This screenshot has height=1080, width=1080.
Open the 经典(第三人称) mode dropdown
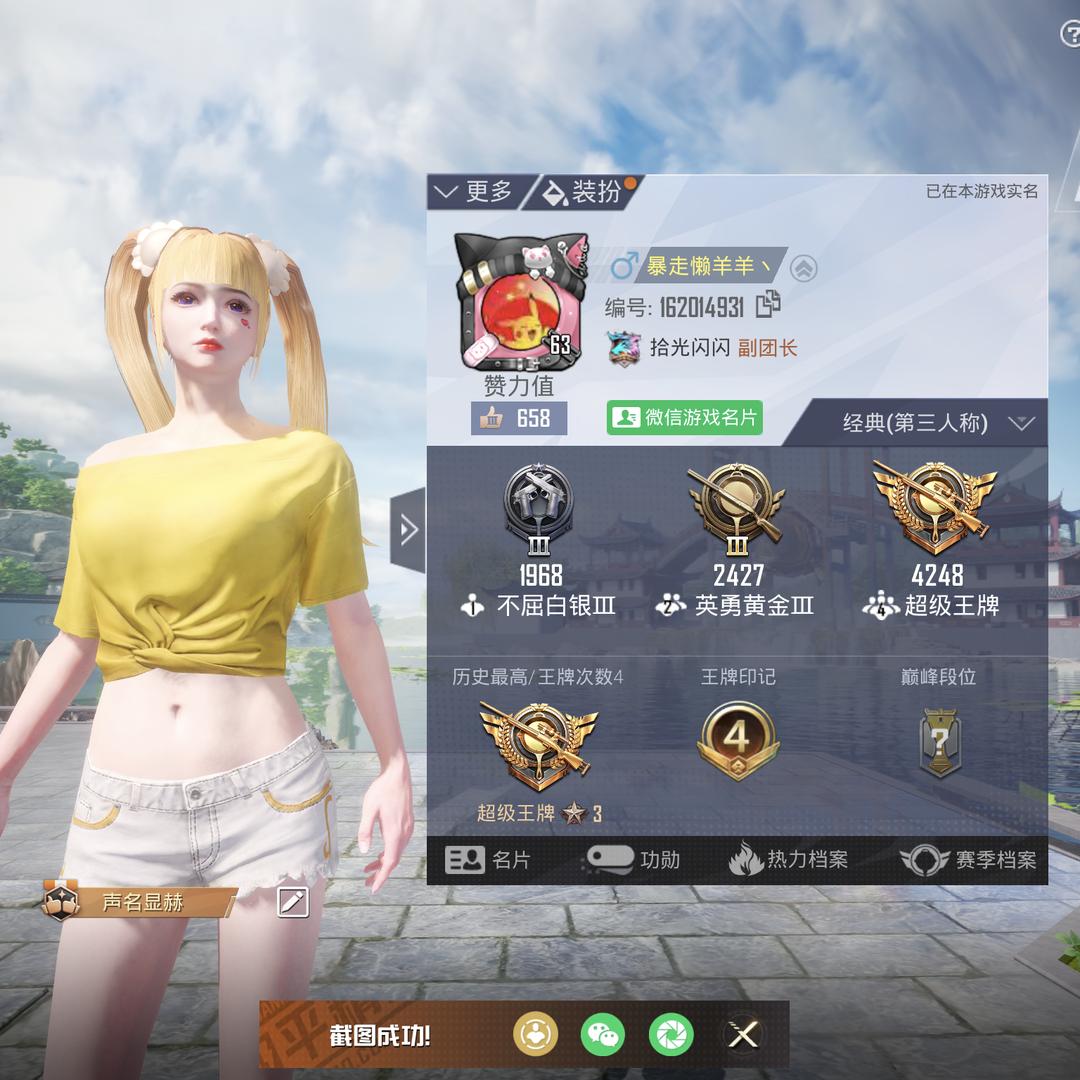tap(937, 423)
